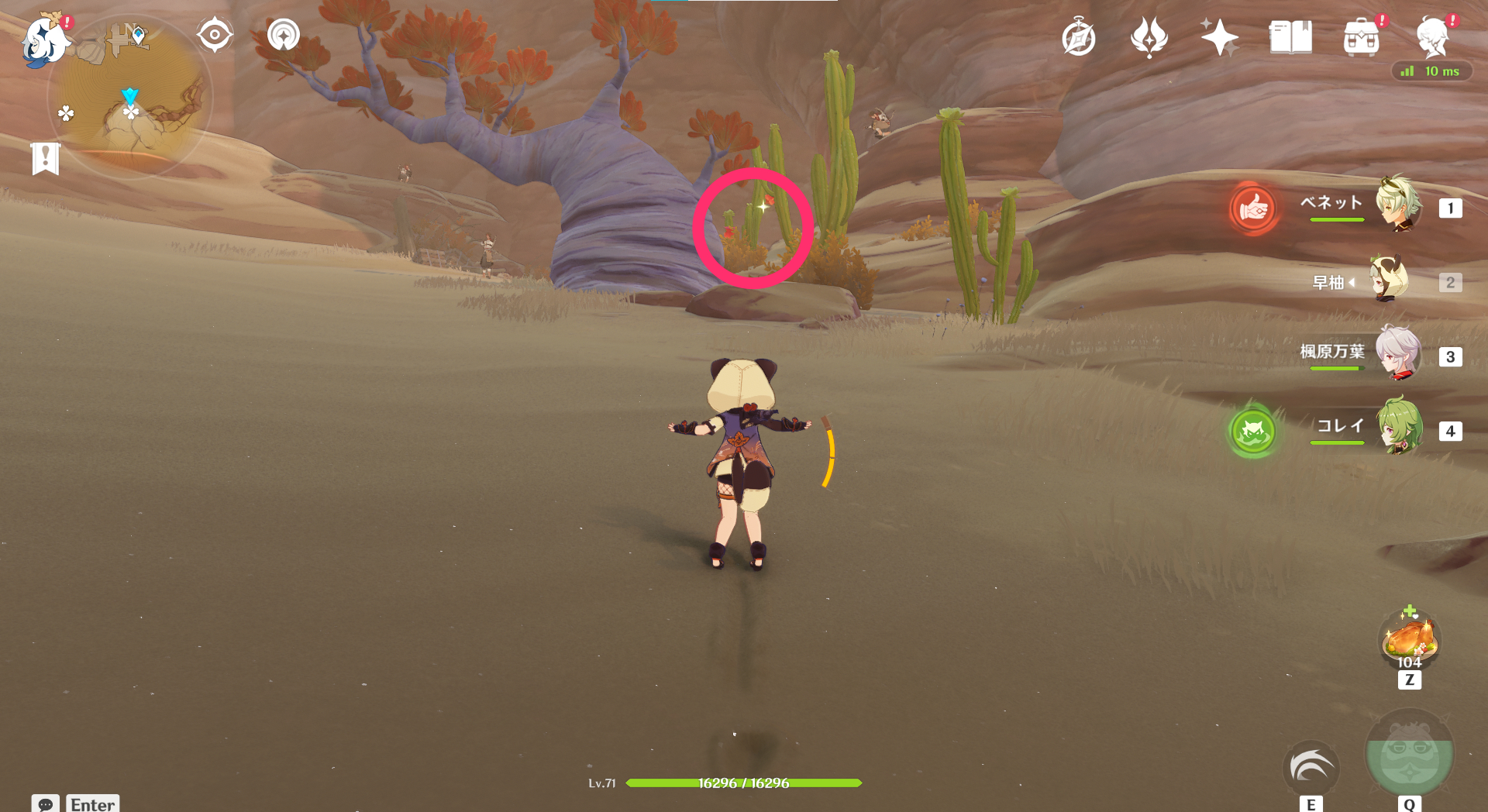Image resolution: width=1488 pixels, height=812 pixels.
Task: Use the elemental skill E icon
Action: click(1311, 769)
